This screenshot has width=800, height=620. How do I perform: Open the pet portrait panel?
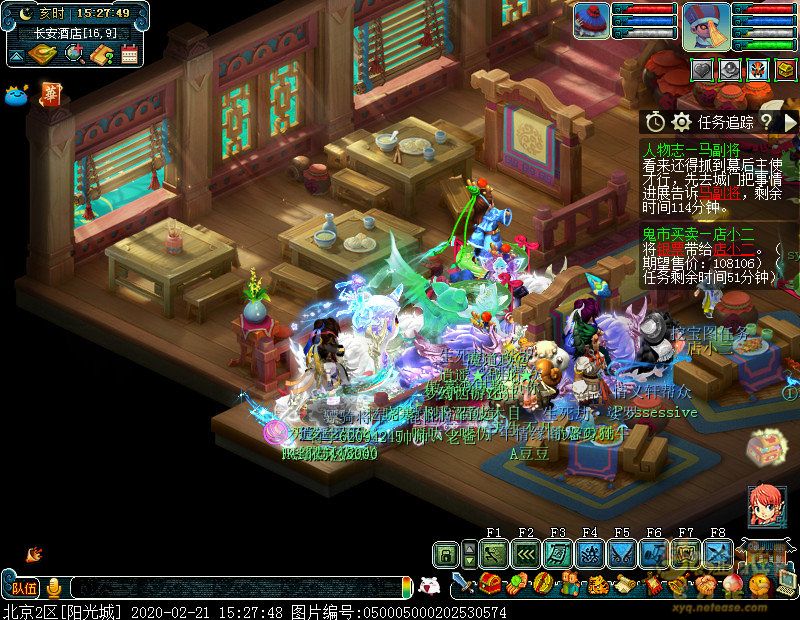[591, 22]
